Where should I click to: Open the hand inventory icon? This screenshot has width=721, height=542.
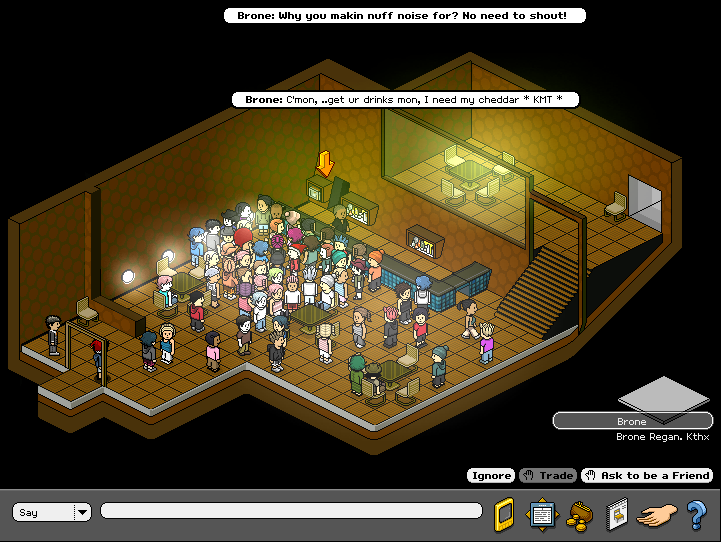click(657, 514)
